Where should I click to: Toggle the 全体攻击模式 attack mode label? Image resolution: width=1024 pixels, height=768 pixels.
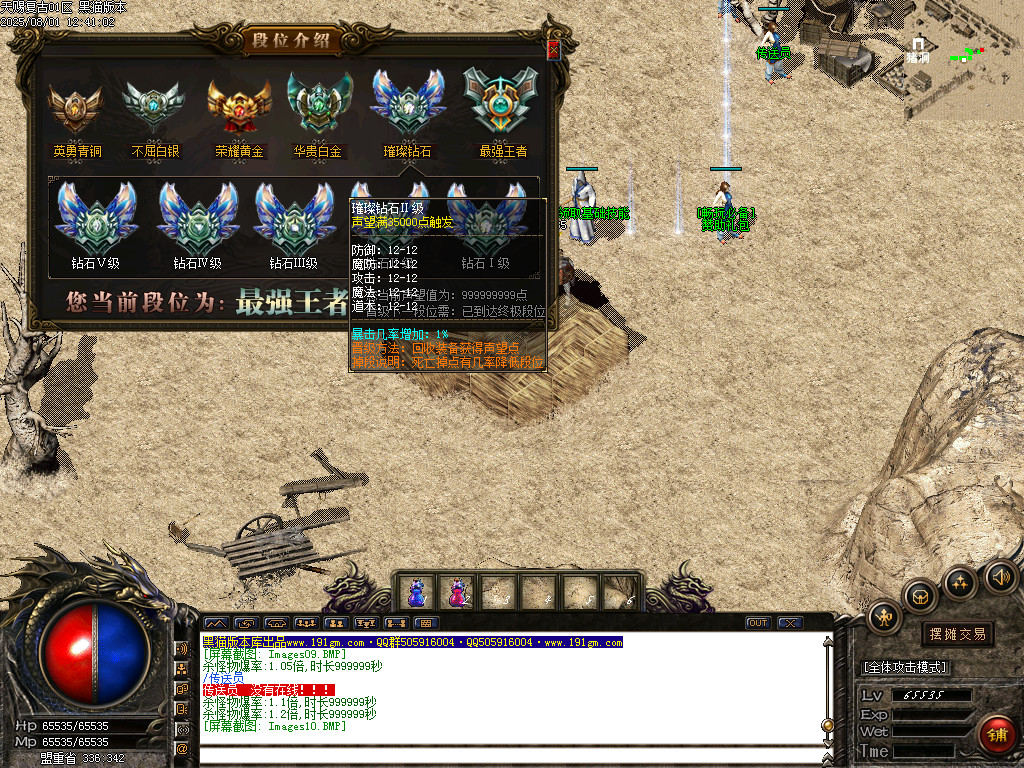[905, 667]
